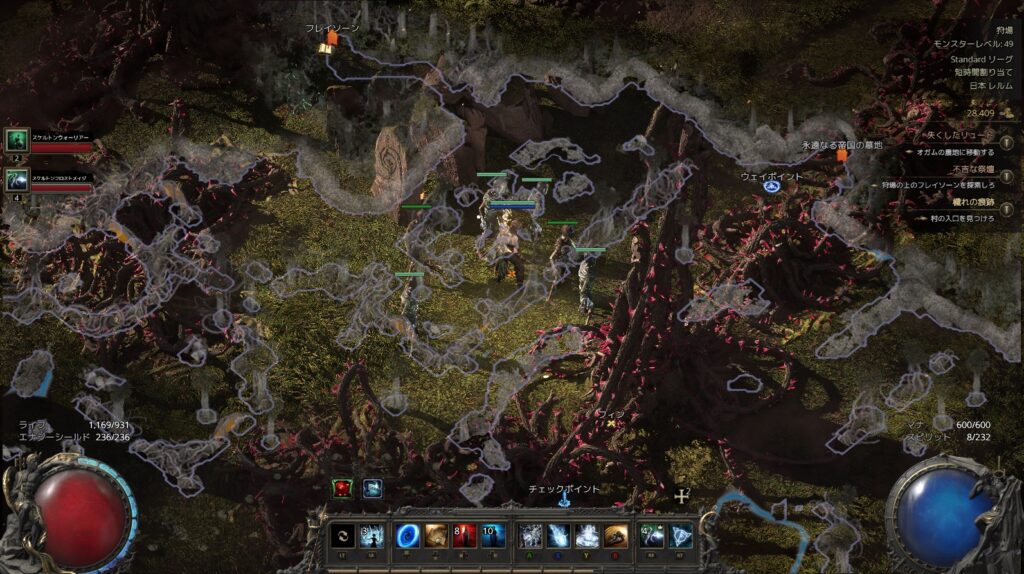The height and width of the screenshot is (574, 1024).
Task: Click the チェックポイント map marker
Action: [x=564, y=500]
